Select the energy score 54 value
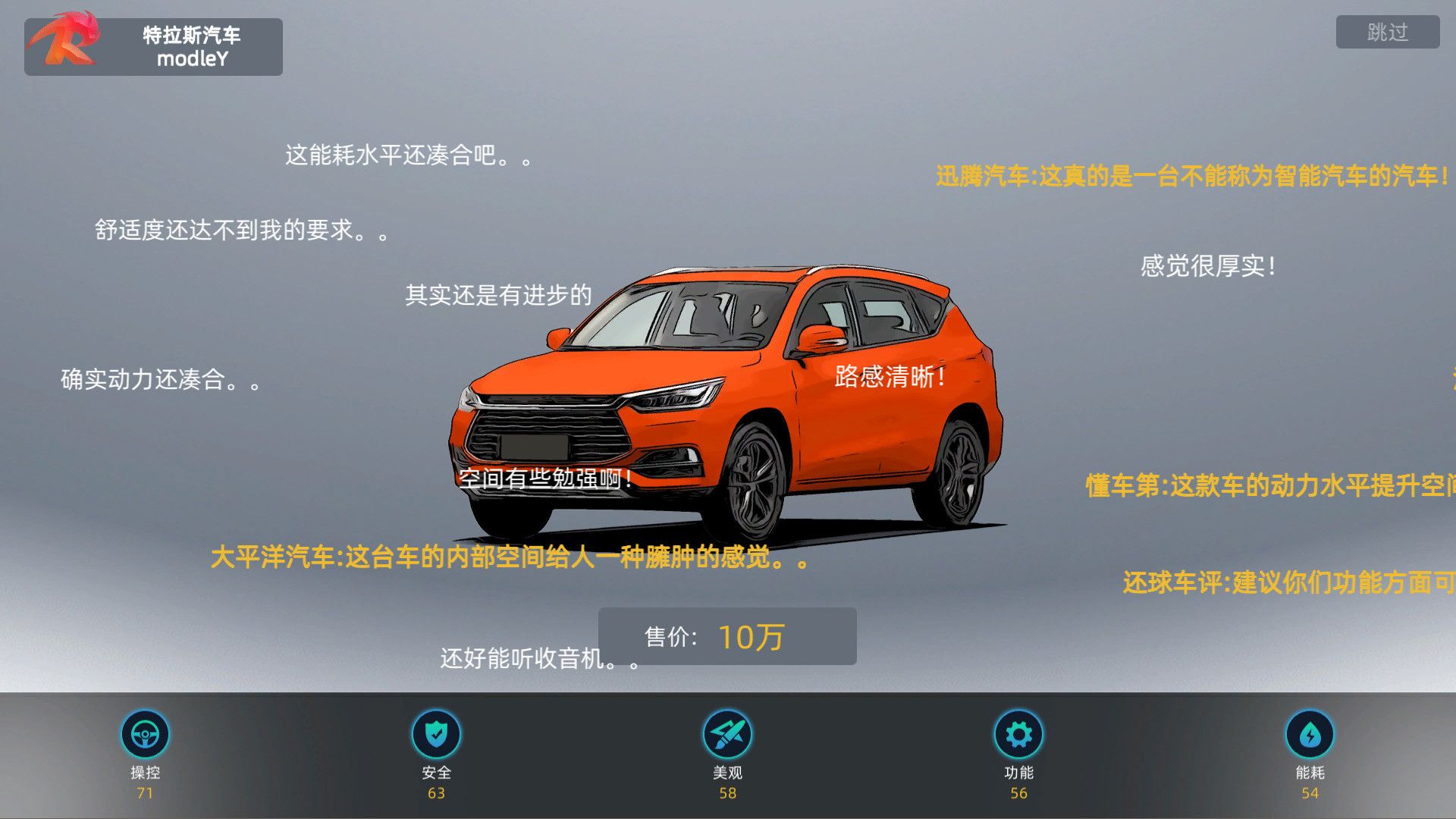 (x=1310, y=792)
